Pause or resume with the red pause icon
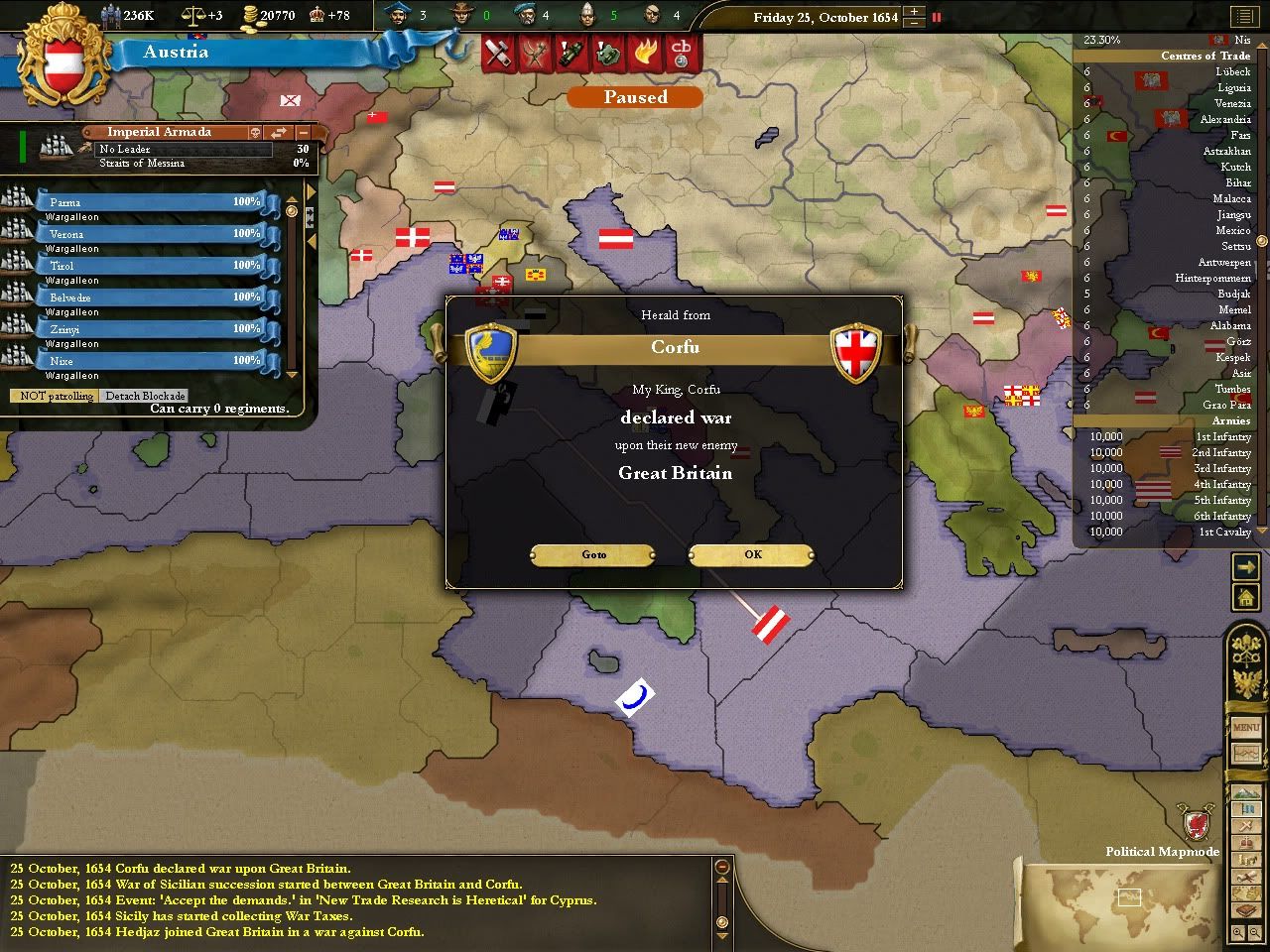The image size is (1270, 952). coord(936,17)
